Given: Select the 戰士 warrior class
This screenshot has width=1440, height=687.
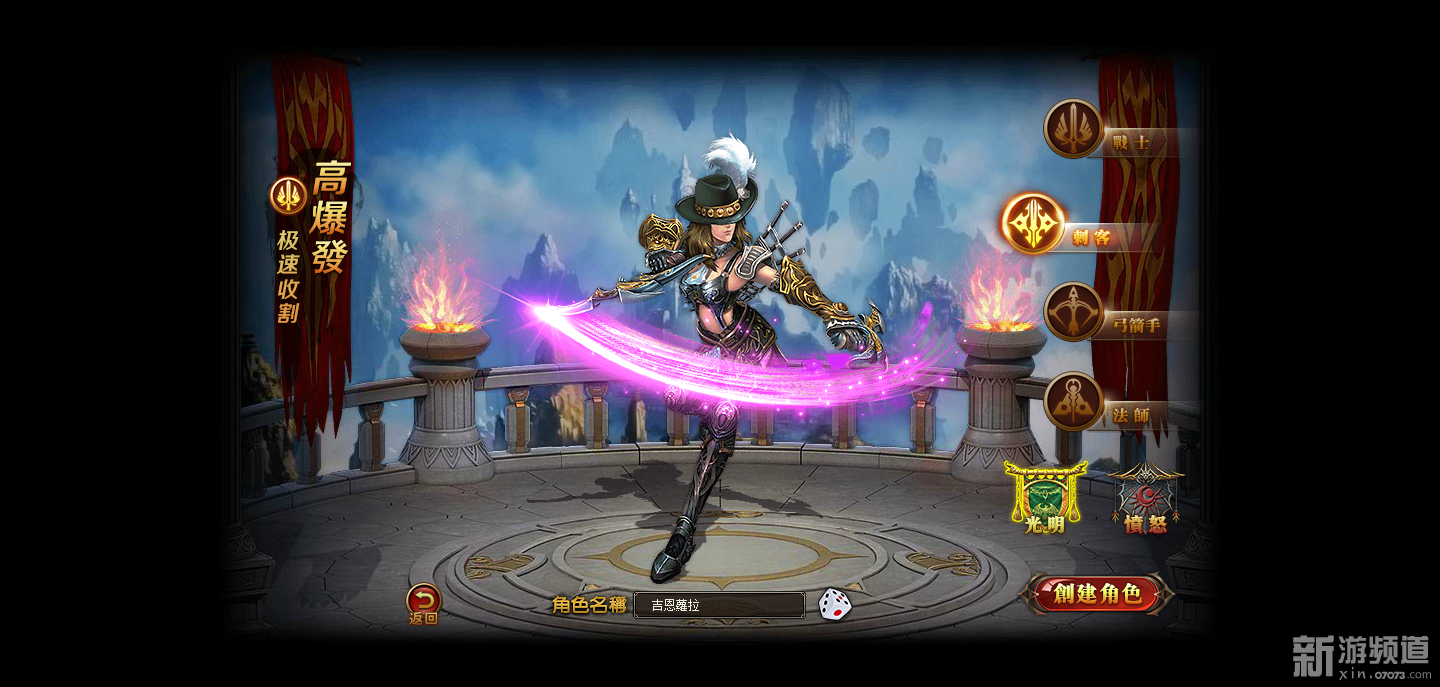Looking at the screenshot, I should click(1074, 130).
